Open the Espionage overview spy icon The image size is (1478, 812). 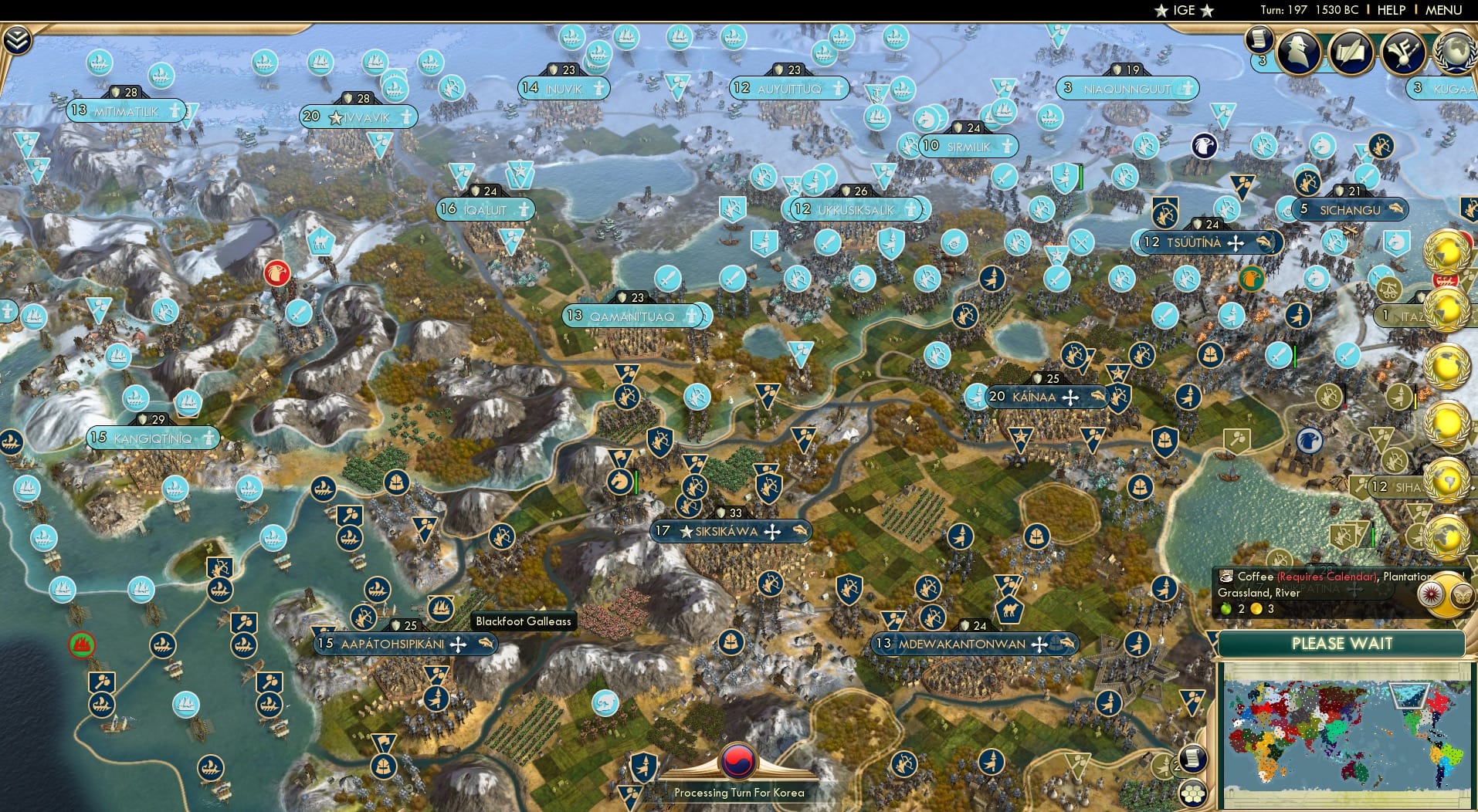1297,52
